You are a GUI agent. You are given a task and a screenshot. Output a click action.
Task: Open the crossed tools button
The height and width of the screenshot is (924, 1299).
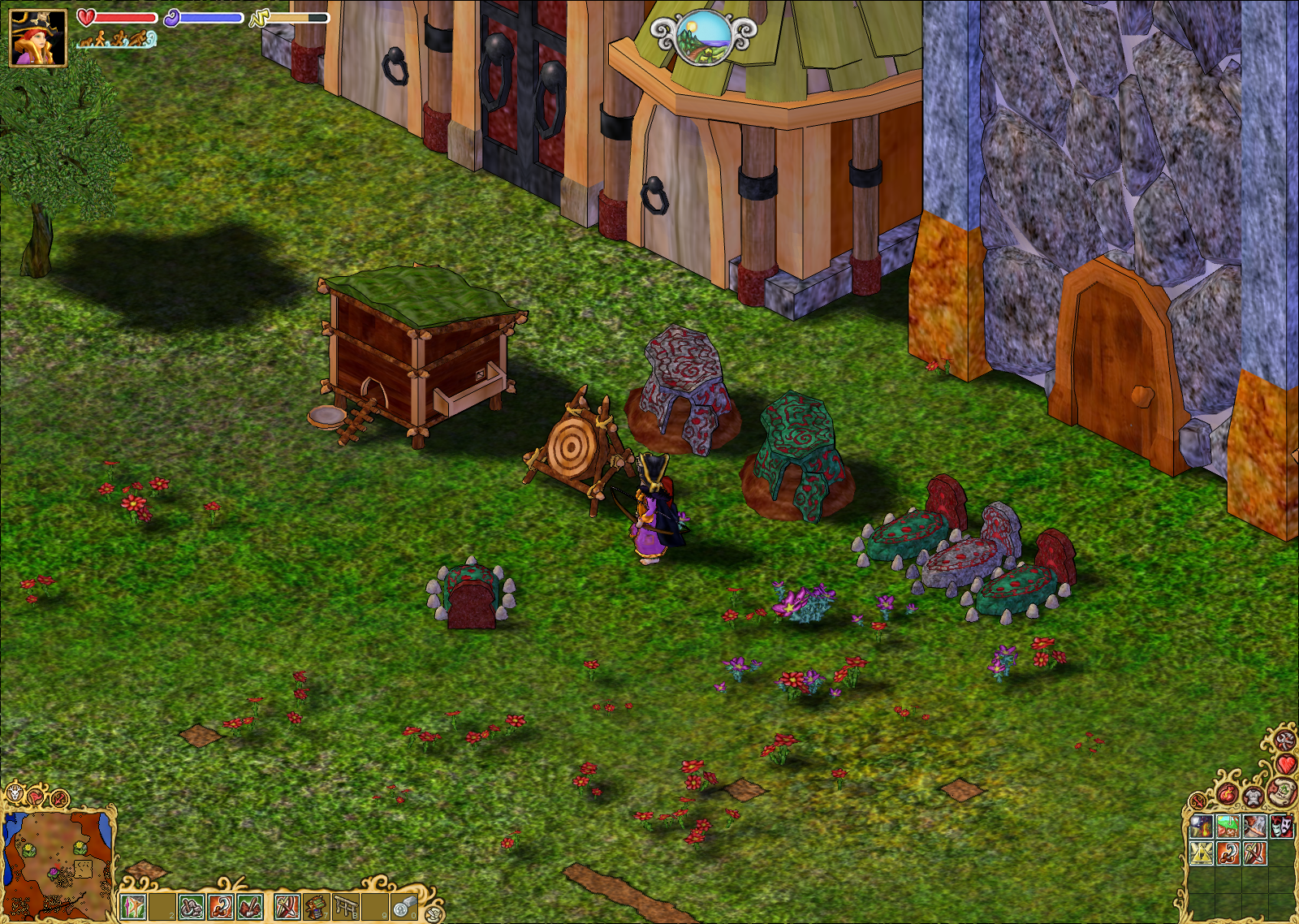(1284, 740)
